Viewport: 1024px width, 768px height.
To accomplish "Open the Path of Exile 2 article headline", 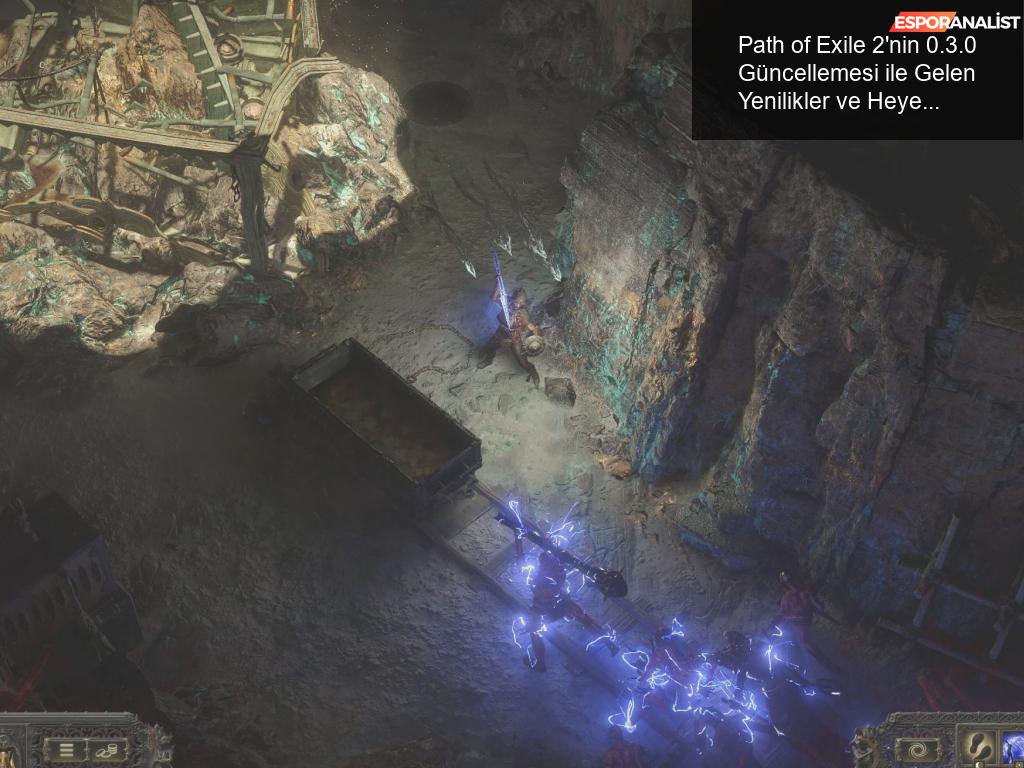I will pos(856,73).
